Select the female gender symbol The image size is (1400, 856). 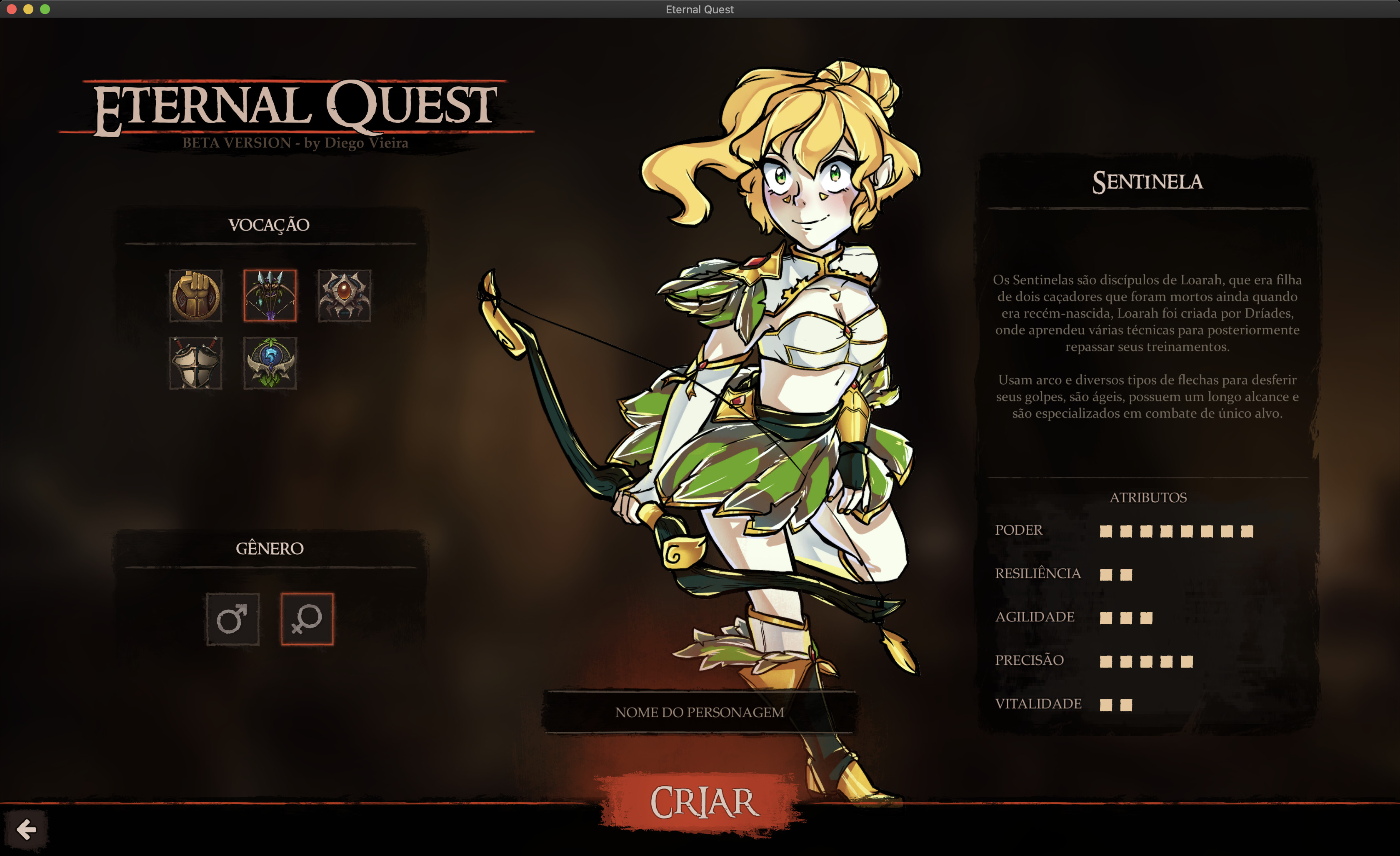pos(307,620)
